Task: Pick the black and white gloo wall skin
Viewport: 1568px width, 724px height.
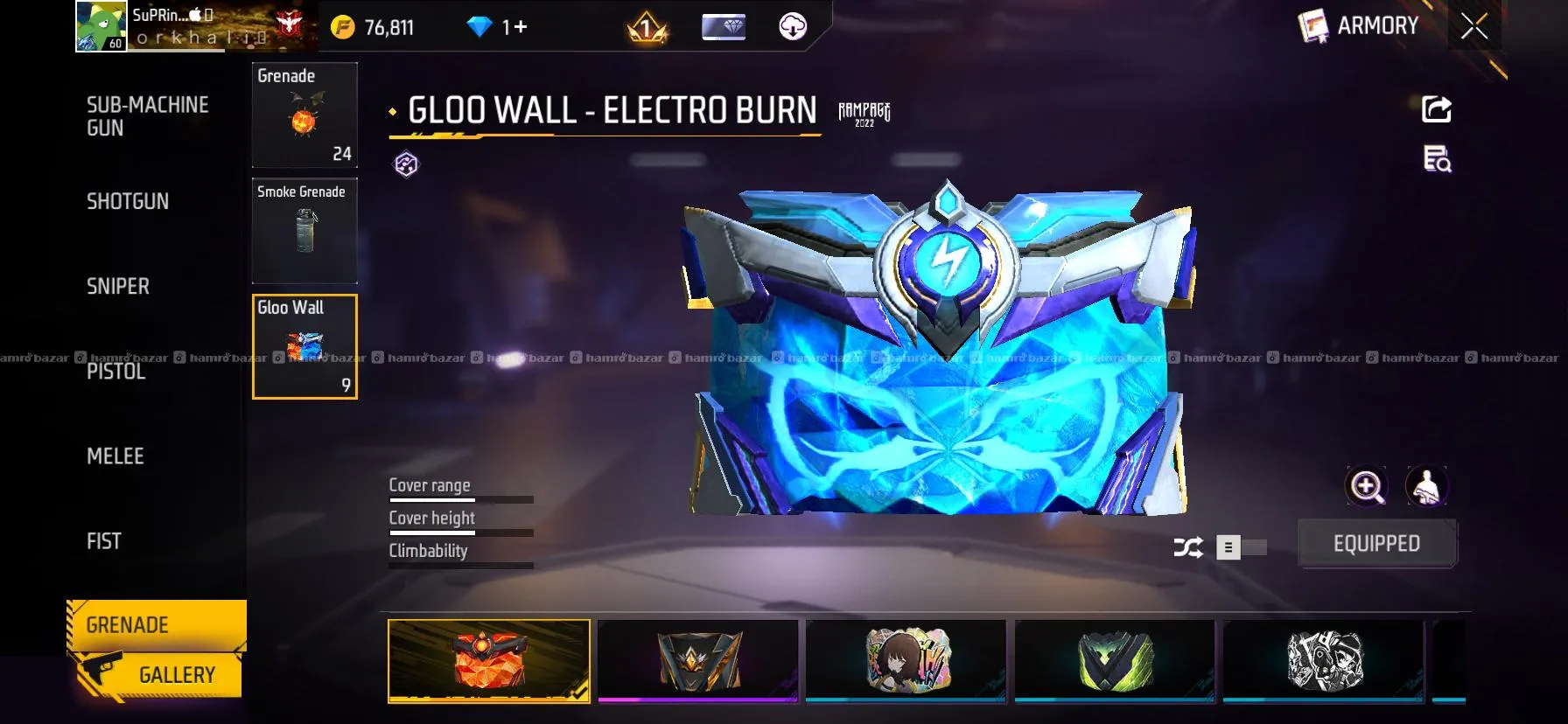Action: click(x=1323, y=660)
